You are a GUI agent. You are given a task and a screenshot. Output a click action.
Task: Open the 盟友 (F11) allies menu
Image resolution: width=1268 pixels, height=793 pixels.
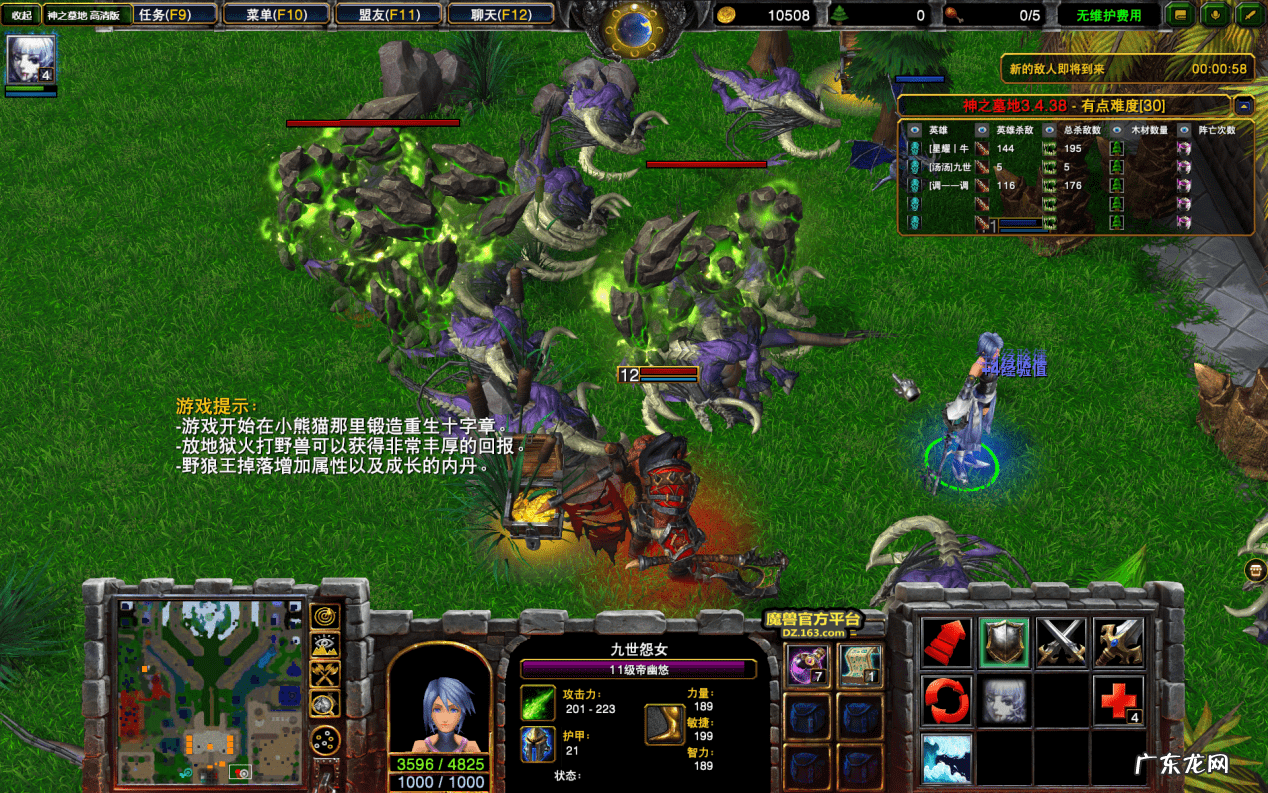coord(390,15)
